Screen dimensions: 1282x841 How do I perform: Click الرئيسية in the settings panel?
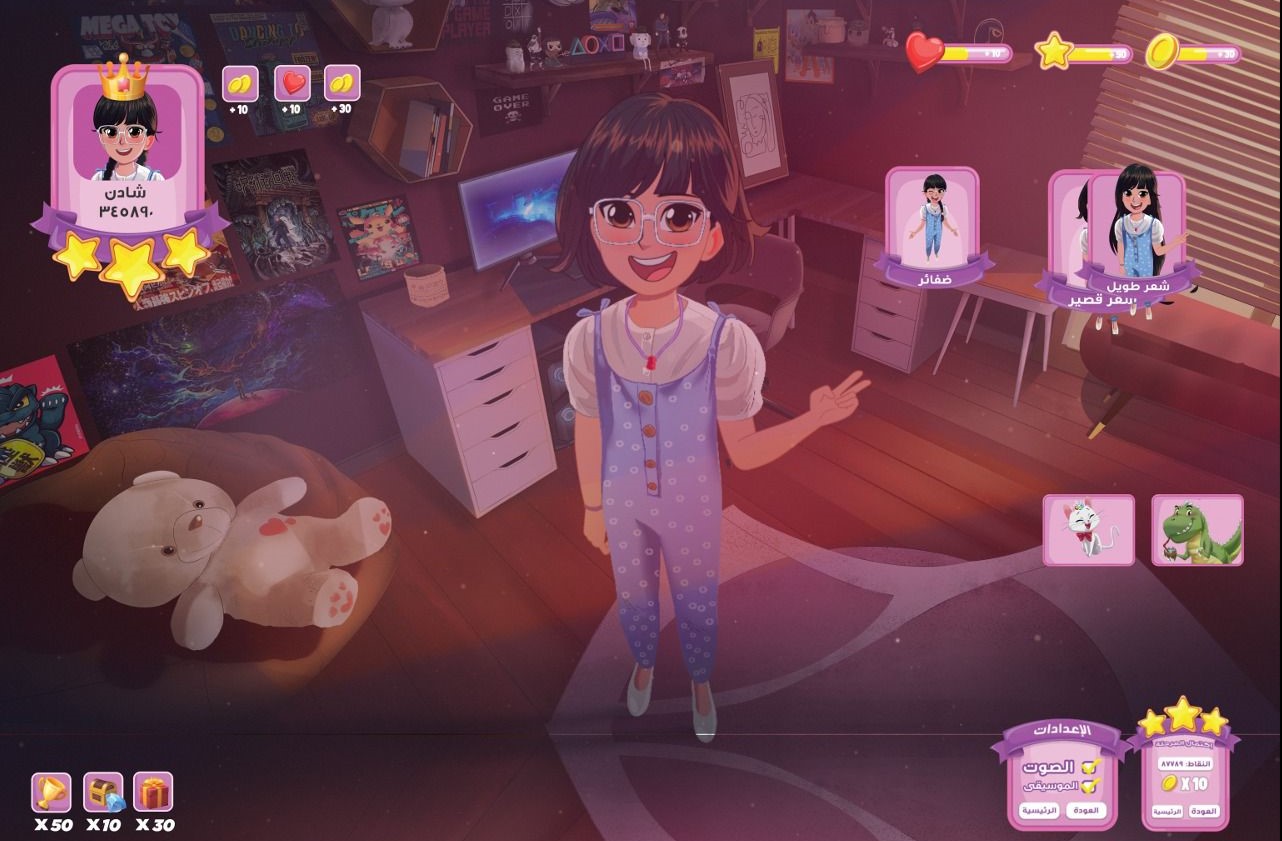[x=1038, y=810]
